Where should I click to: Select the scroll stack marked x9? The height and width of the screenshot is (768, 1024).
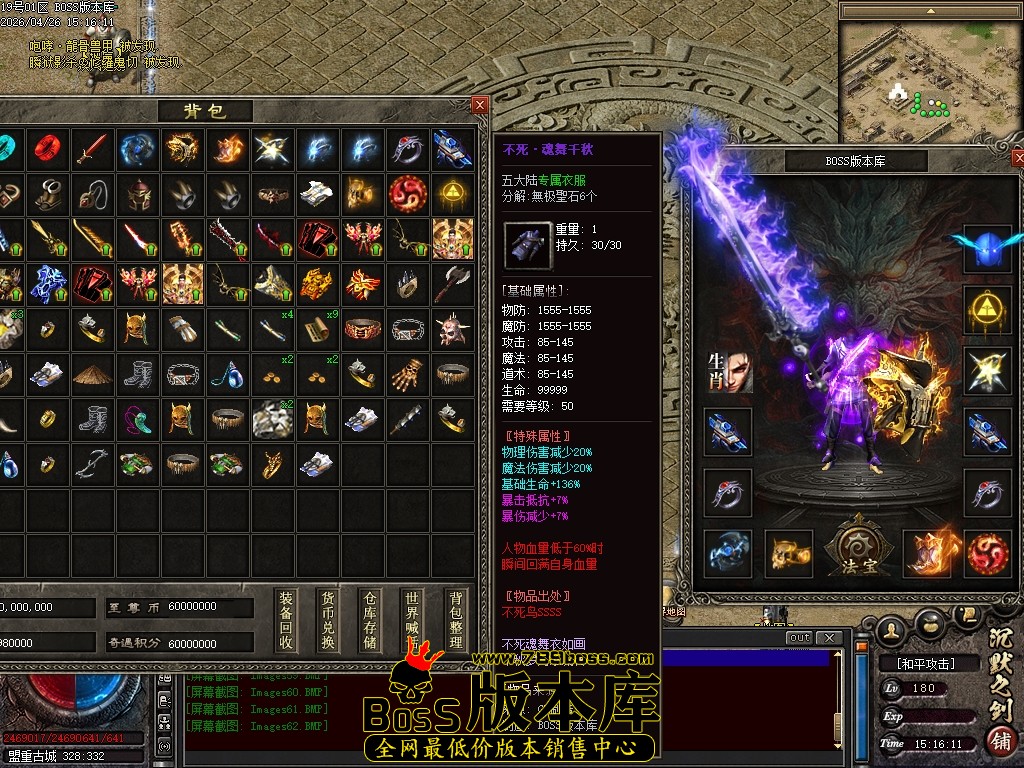point(320,328)
